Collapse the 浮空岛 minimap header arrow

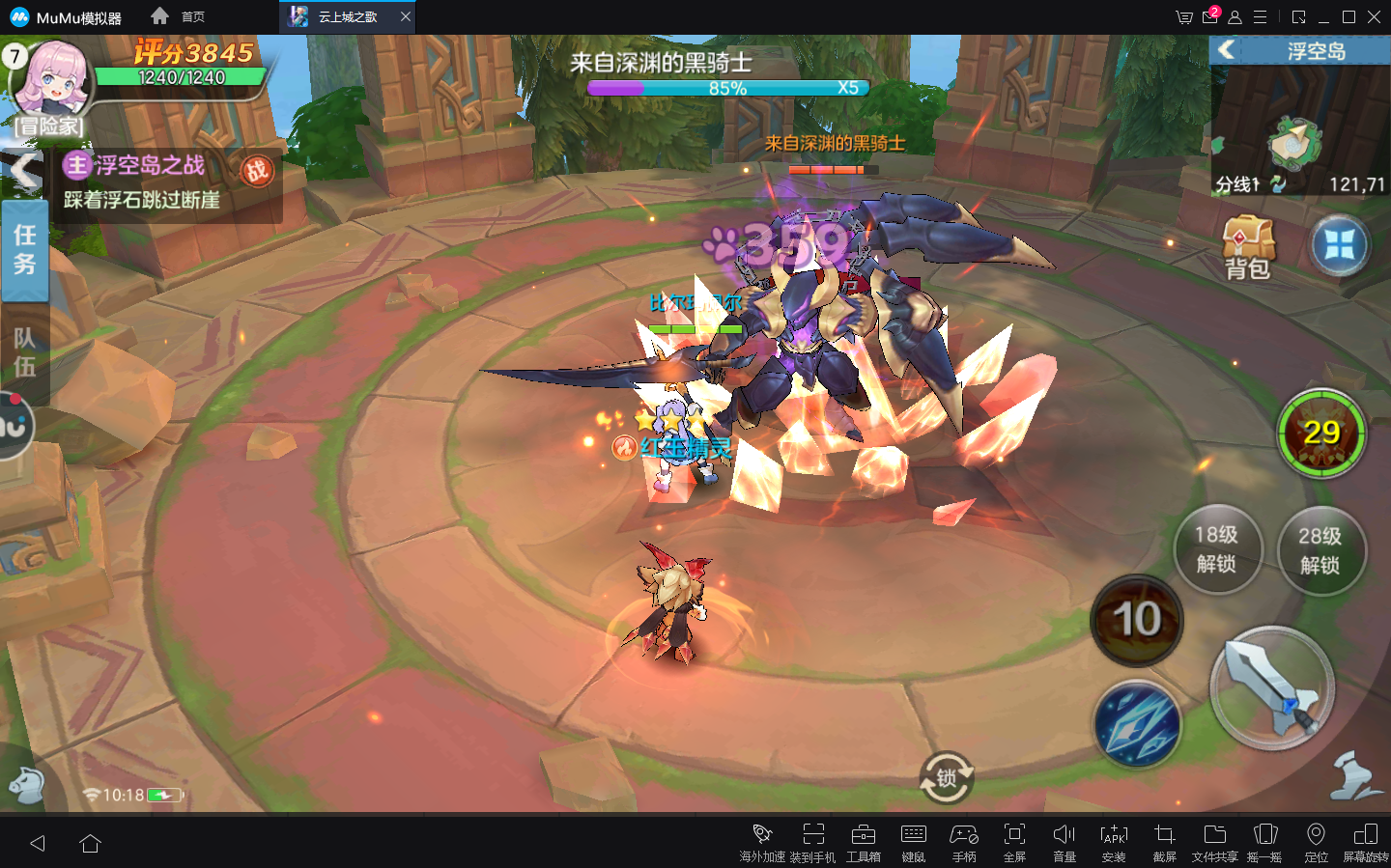tap(1227, 50)
